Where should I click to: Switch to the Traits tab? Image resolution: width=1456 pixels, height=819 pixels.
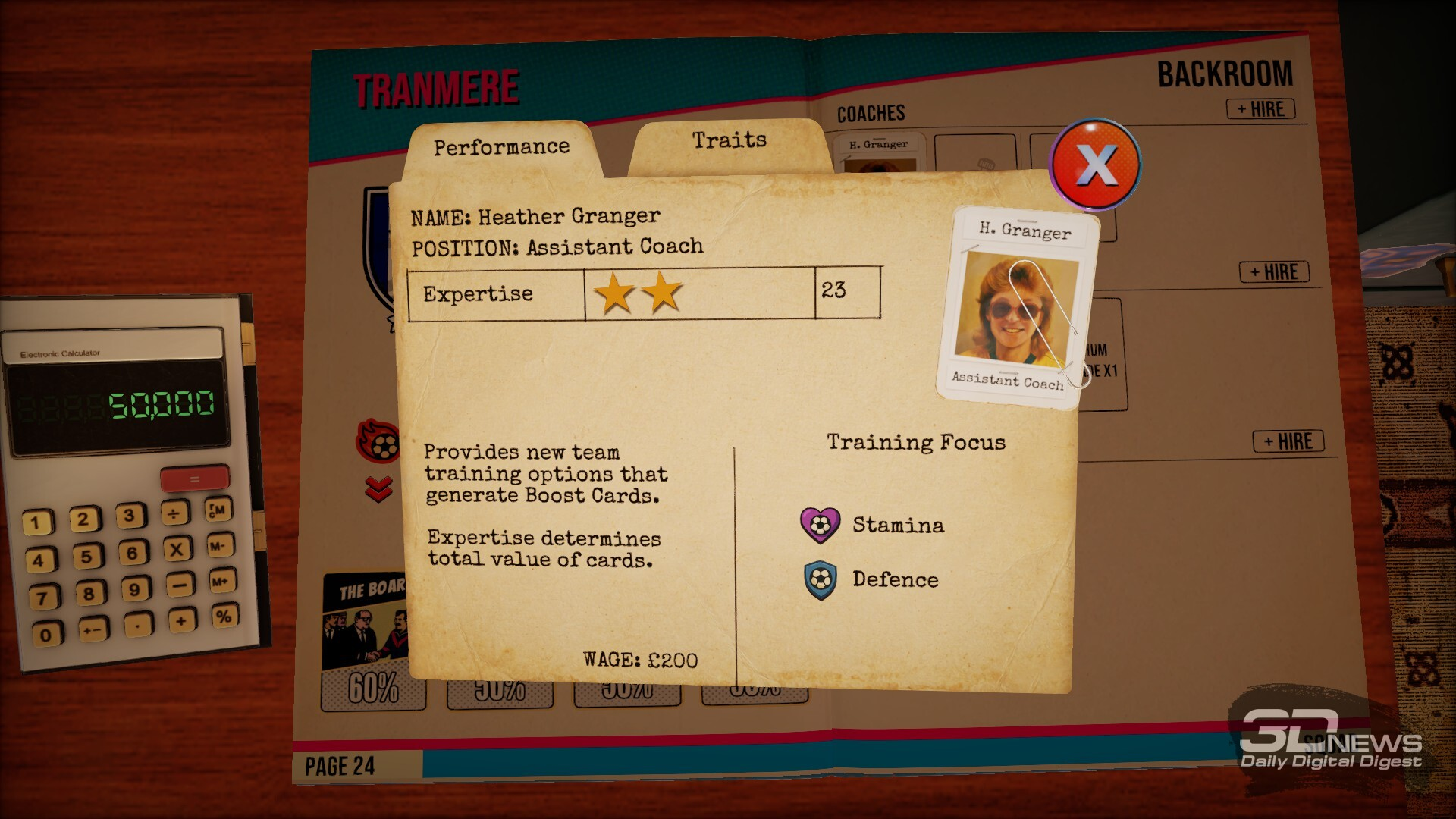(729, 141)
